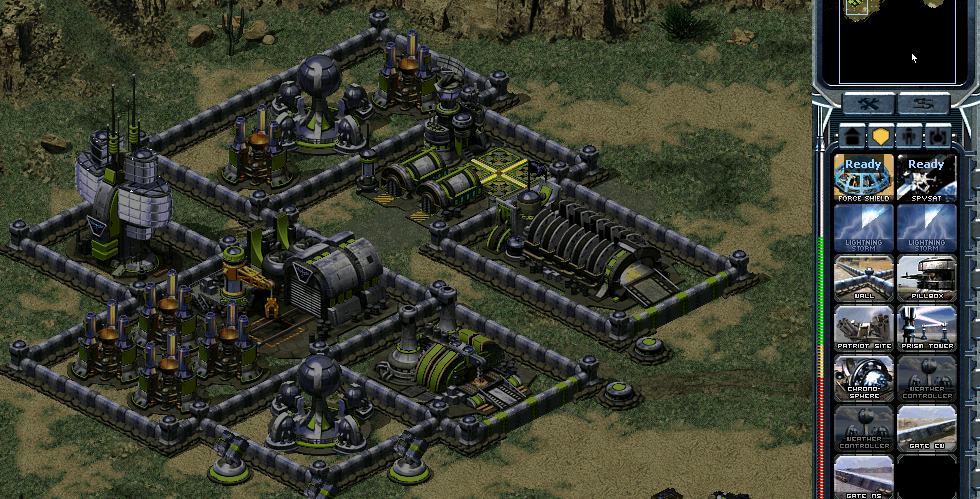Build a Prism Tower
This screenshot has width=980, height=499.
tap(926, 327)
